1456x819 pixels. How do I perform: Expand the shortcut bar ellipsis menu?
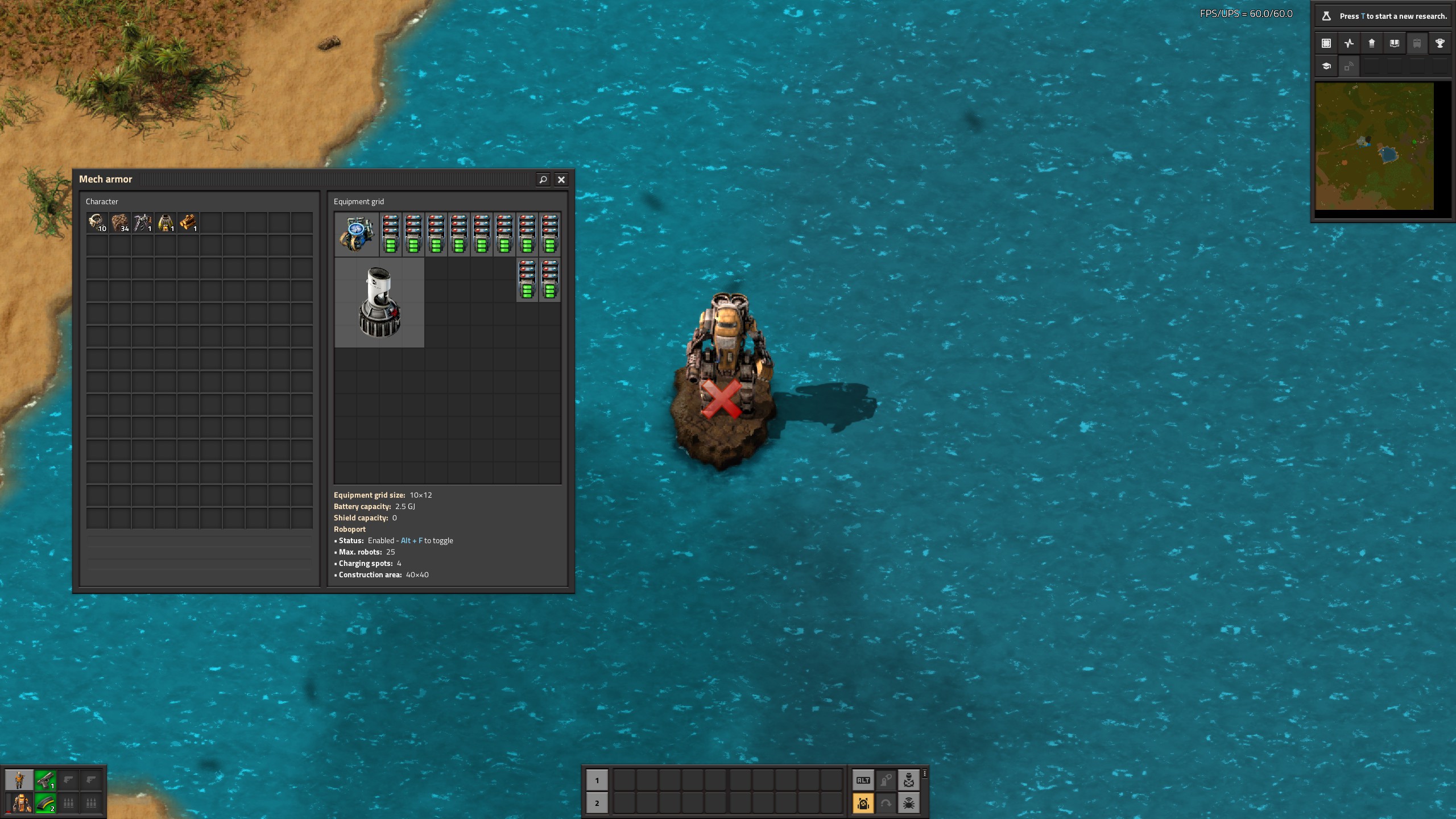pyautogui.click(x=924, y=775)
